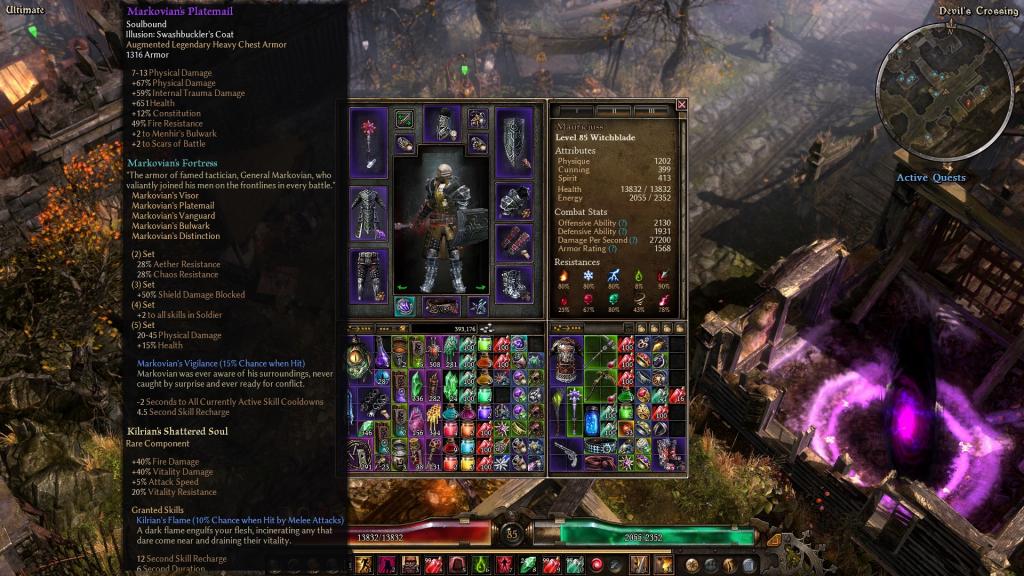Select the equipped gloves slot
This screenshot has width=1024, height=576.
click(x=515, y=241)
